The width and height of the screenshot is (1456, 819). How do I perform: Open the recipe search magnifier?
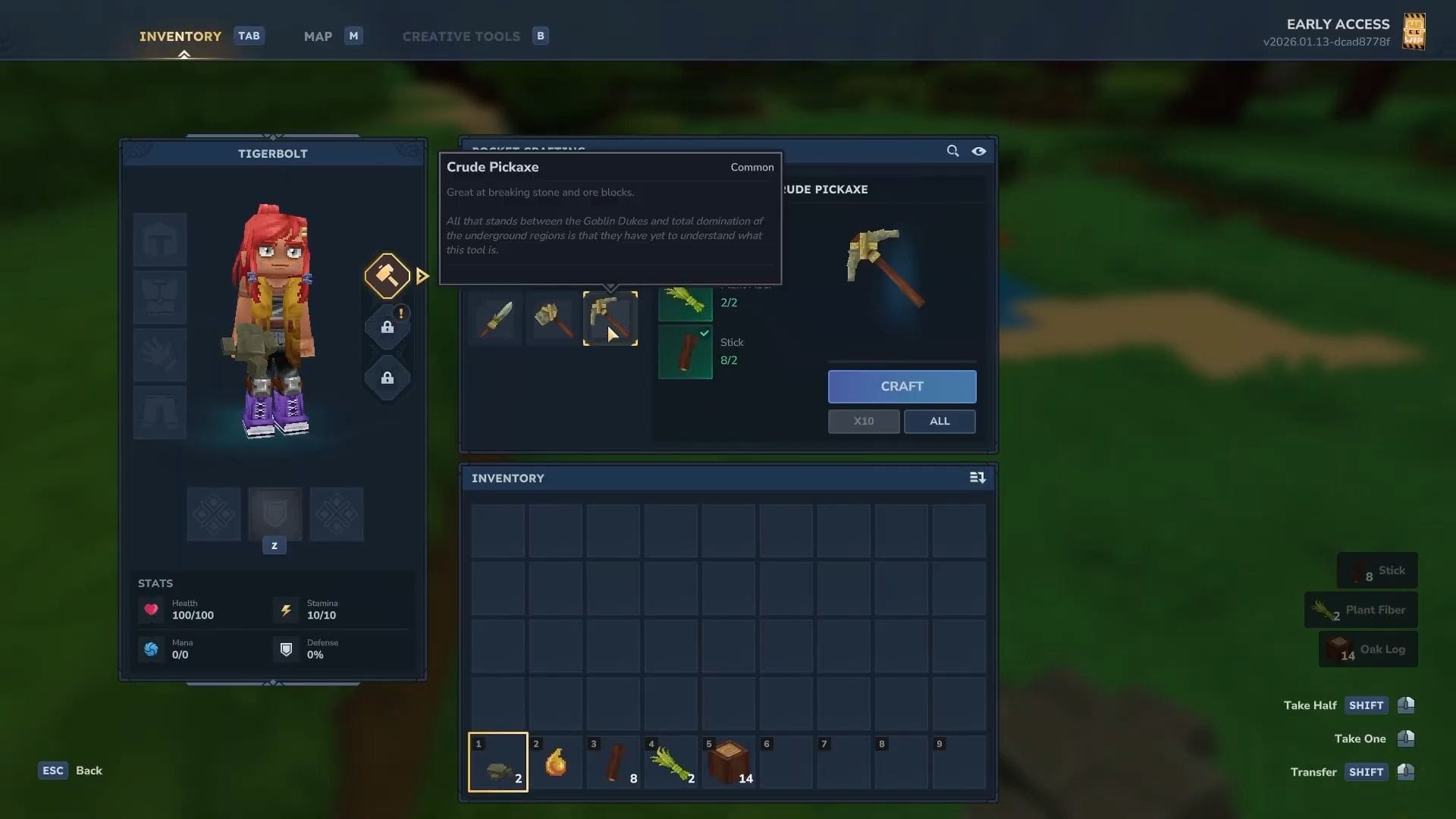(x=953, y=151)
